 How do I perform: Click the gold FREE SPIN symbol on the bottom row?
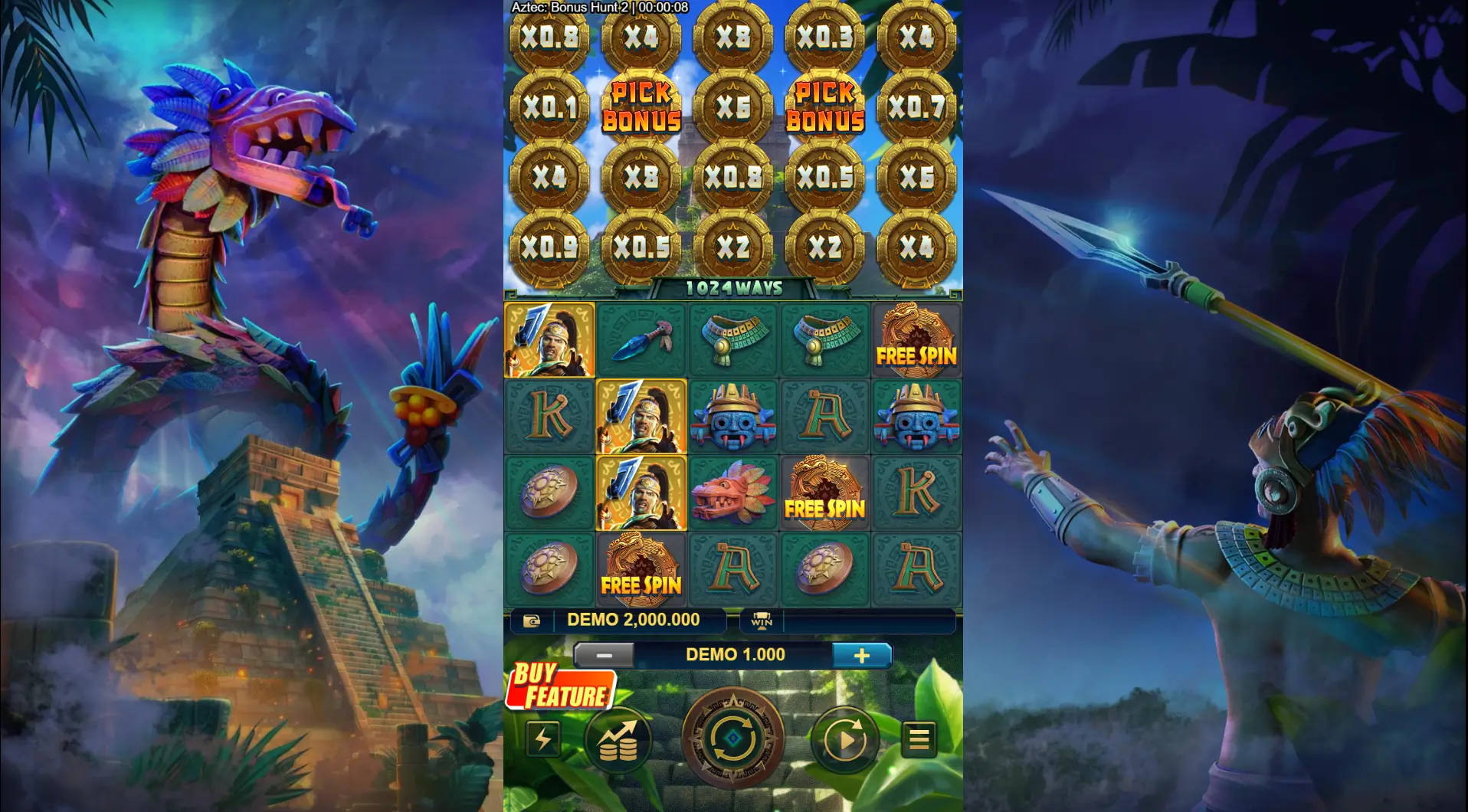point(641,569)
